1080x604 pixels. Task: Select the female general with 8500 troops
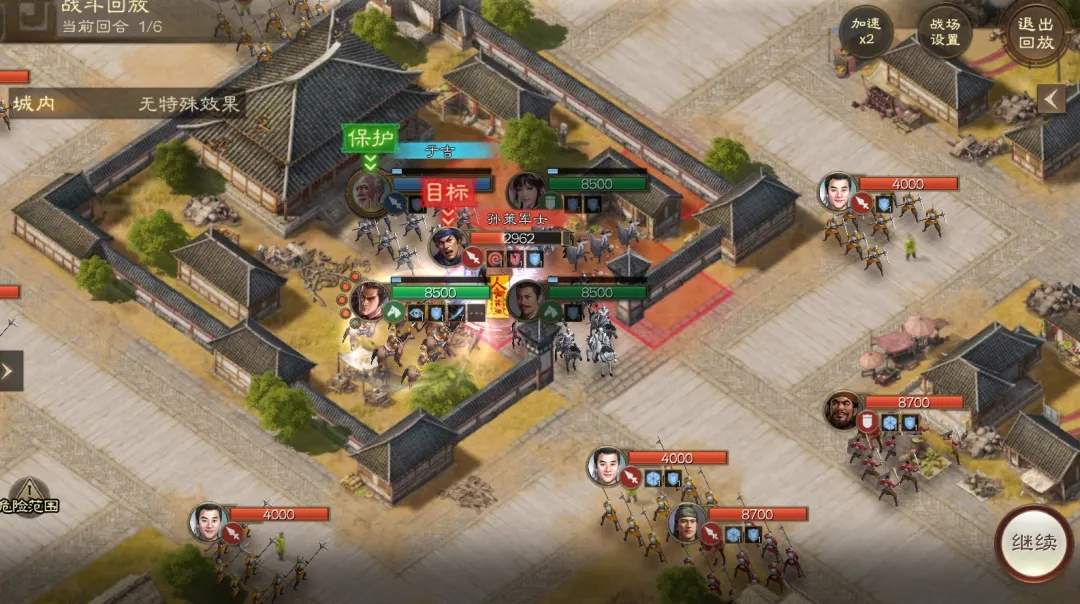click(525, 191)
